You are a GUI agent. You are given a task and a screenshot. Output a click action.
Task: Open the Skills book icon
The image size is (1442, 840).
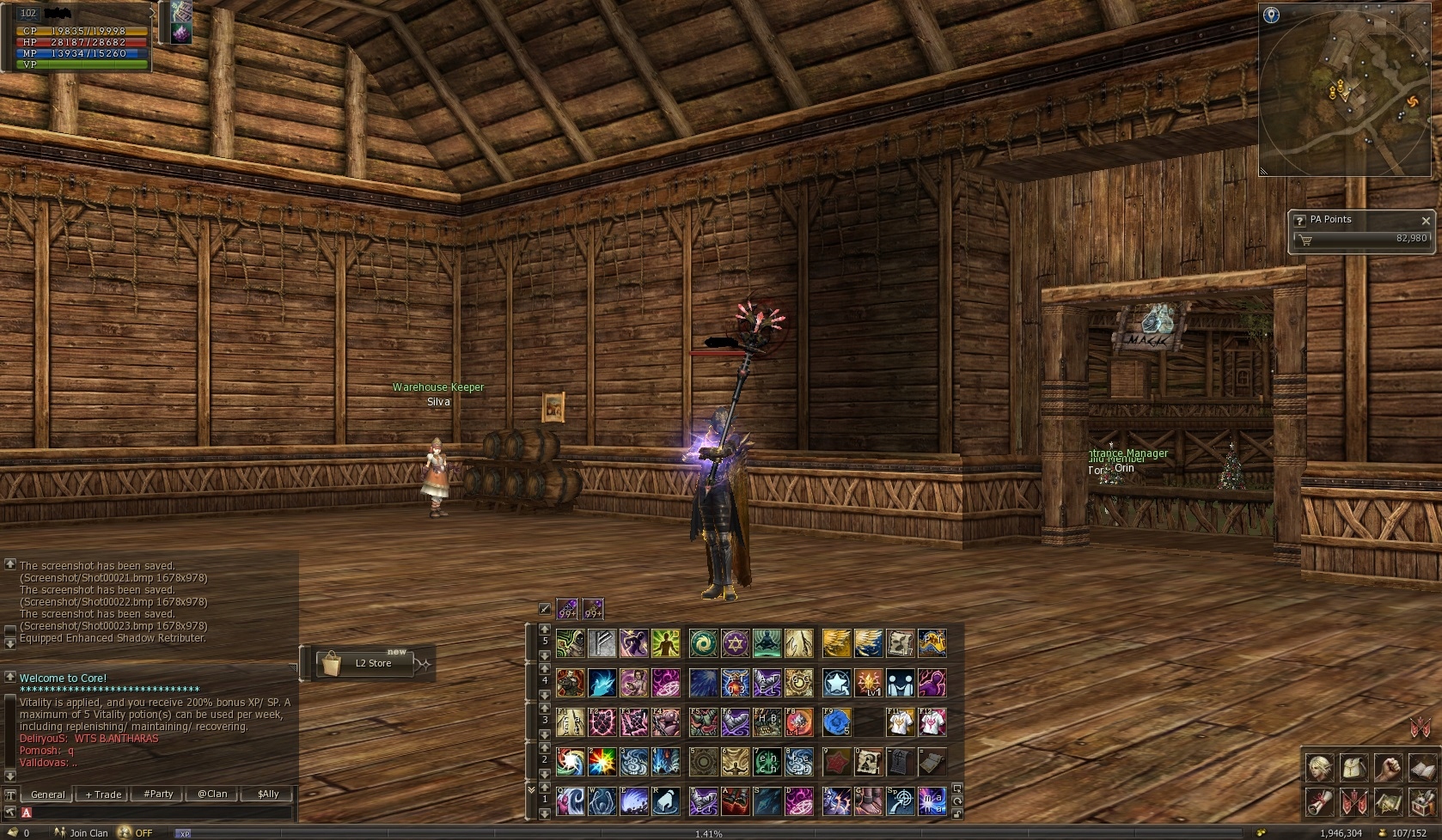click(x=1422, y=768)
